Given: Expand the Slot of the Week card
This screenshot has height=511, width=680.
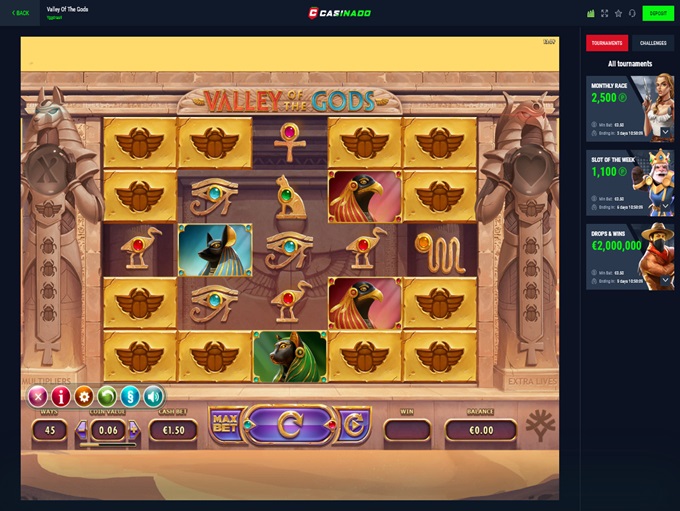Looking at the screenshot, I should [666, 205].
